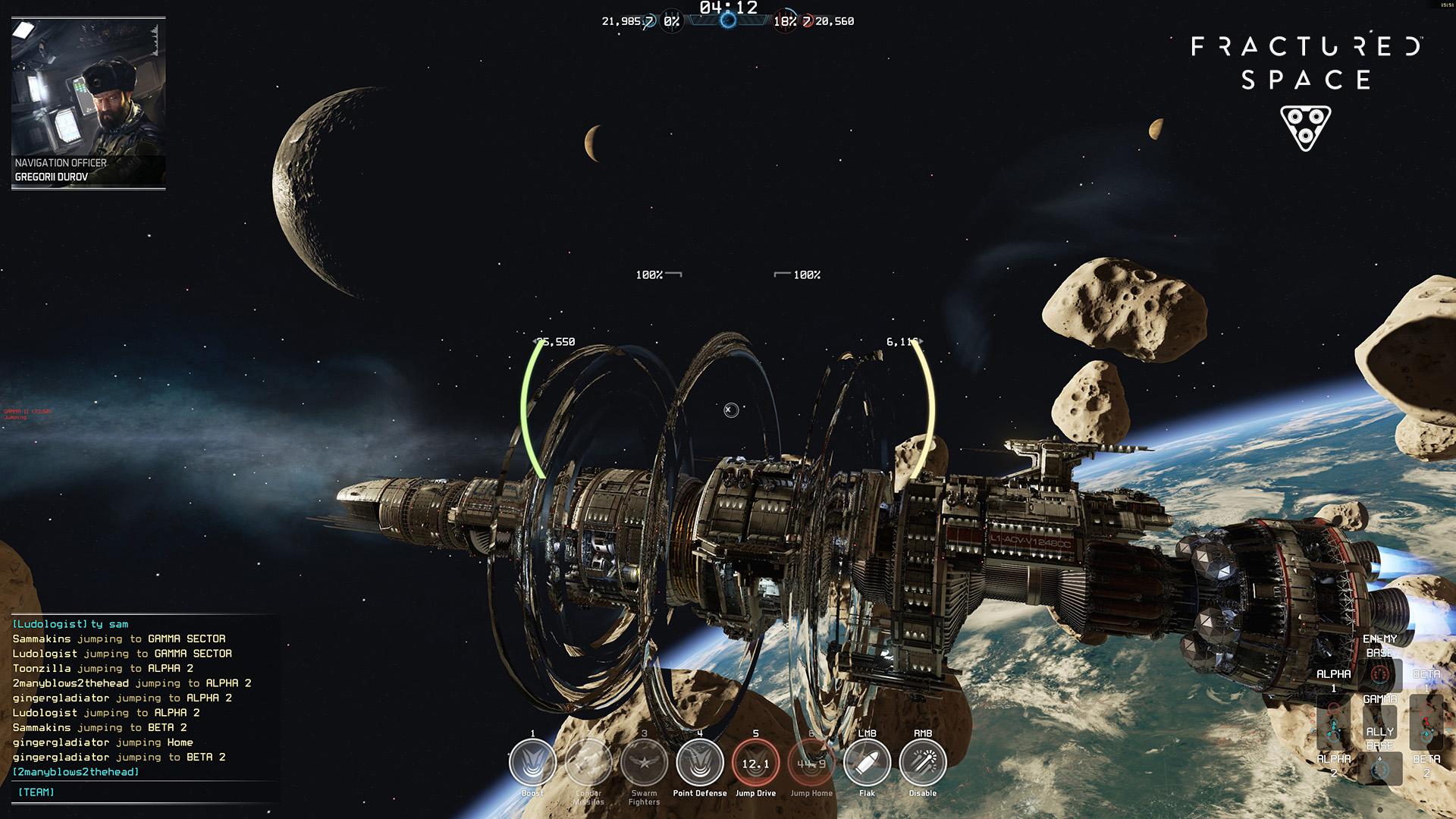Select the Disable weapon icon

[923, 763]
